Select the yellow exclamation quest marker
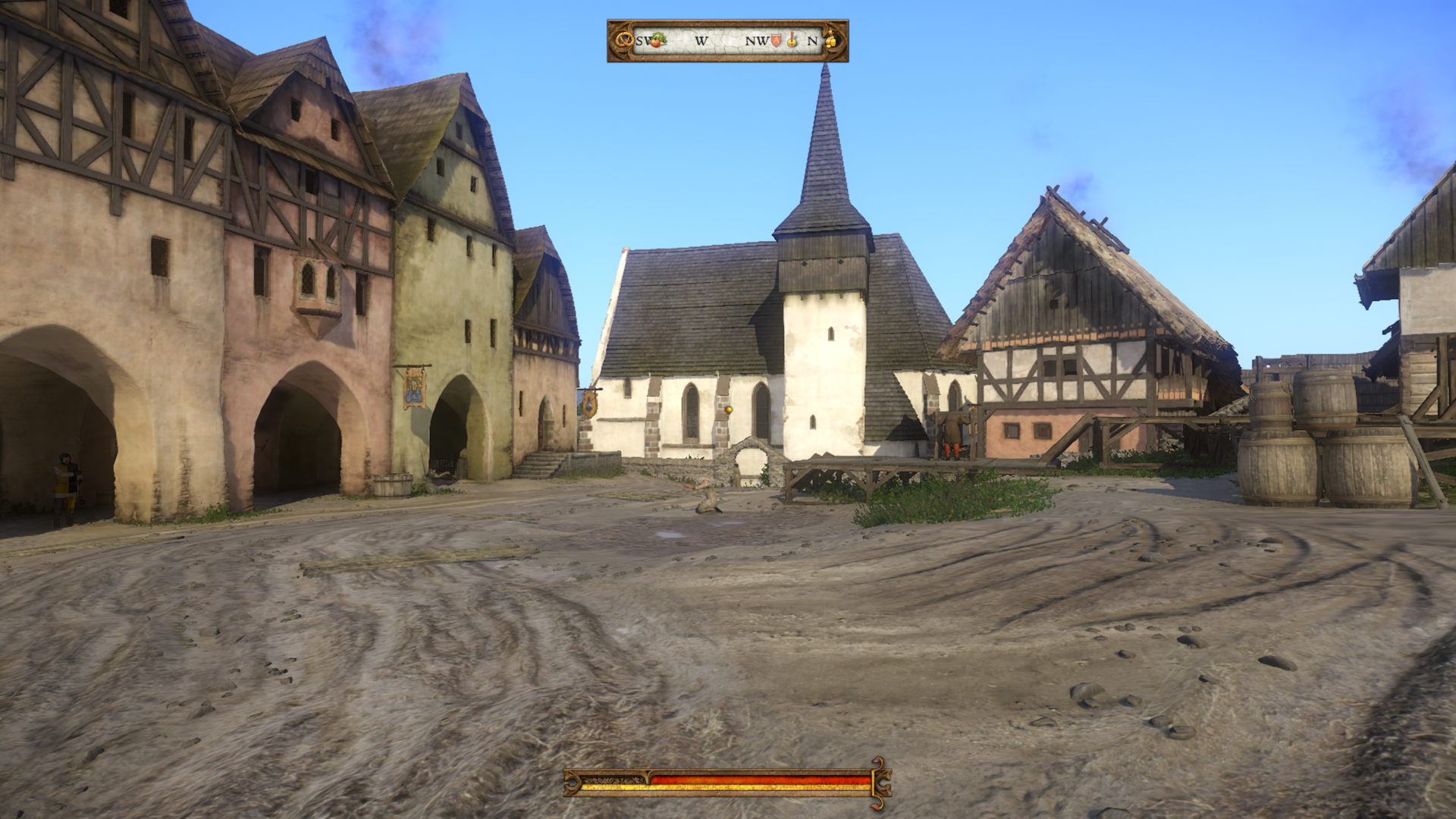 (x=792, y=40)
